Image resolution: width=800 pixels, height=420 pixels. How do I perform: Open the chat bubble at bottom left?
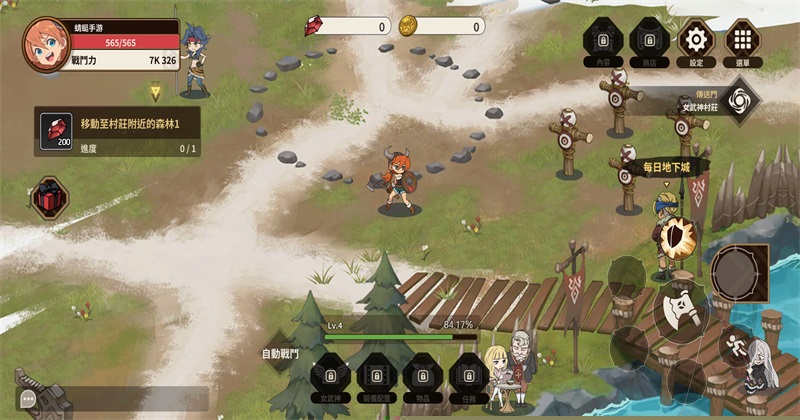(28, 399)
